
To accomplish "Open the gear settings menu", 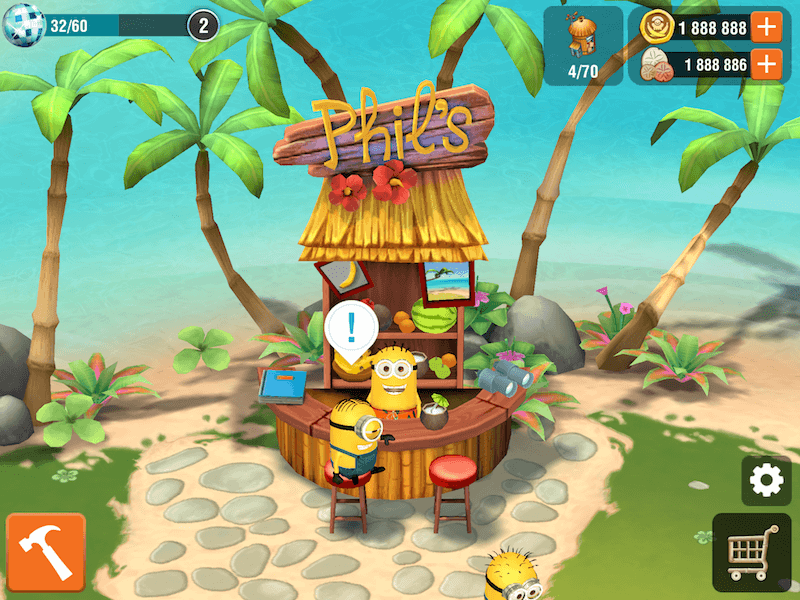I will [766, 481].
